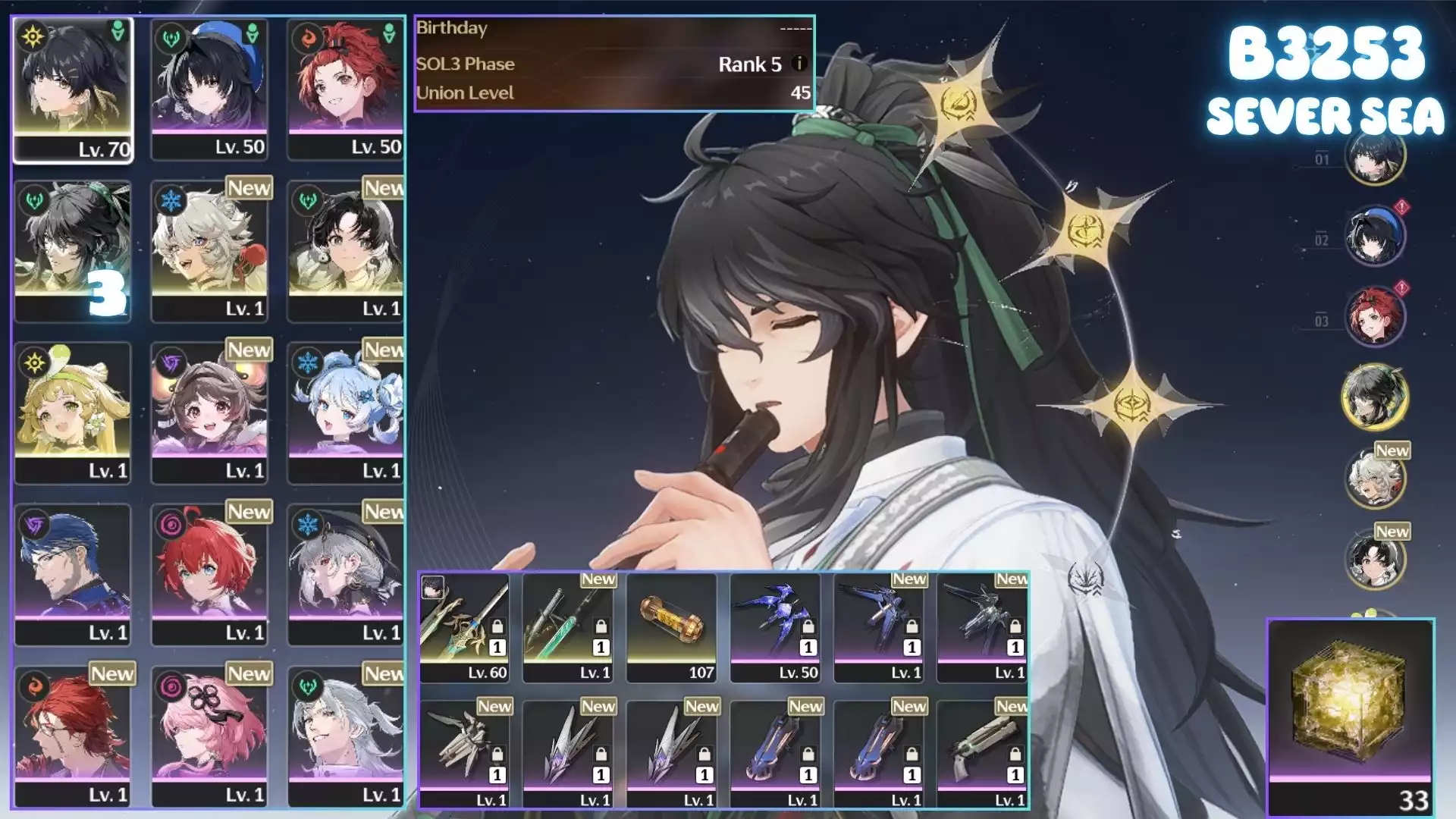Choose the blue twin-bun girl character card

tap(346, 412)
